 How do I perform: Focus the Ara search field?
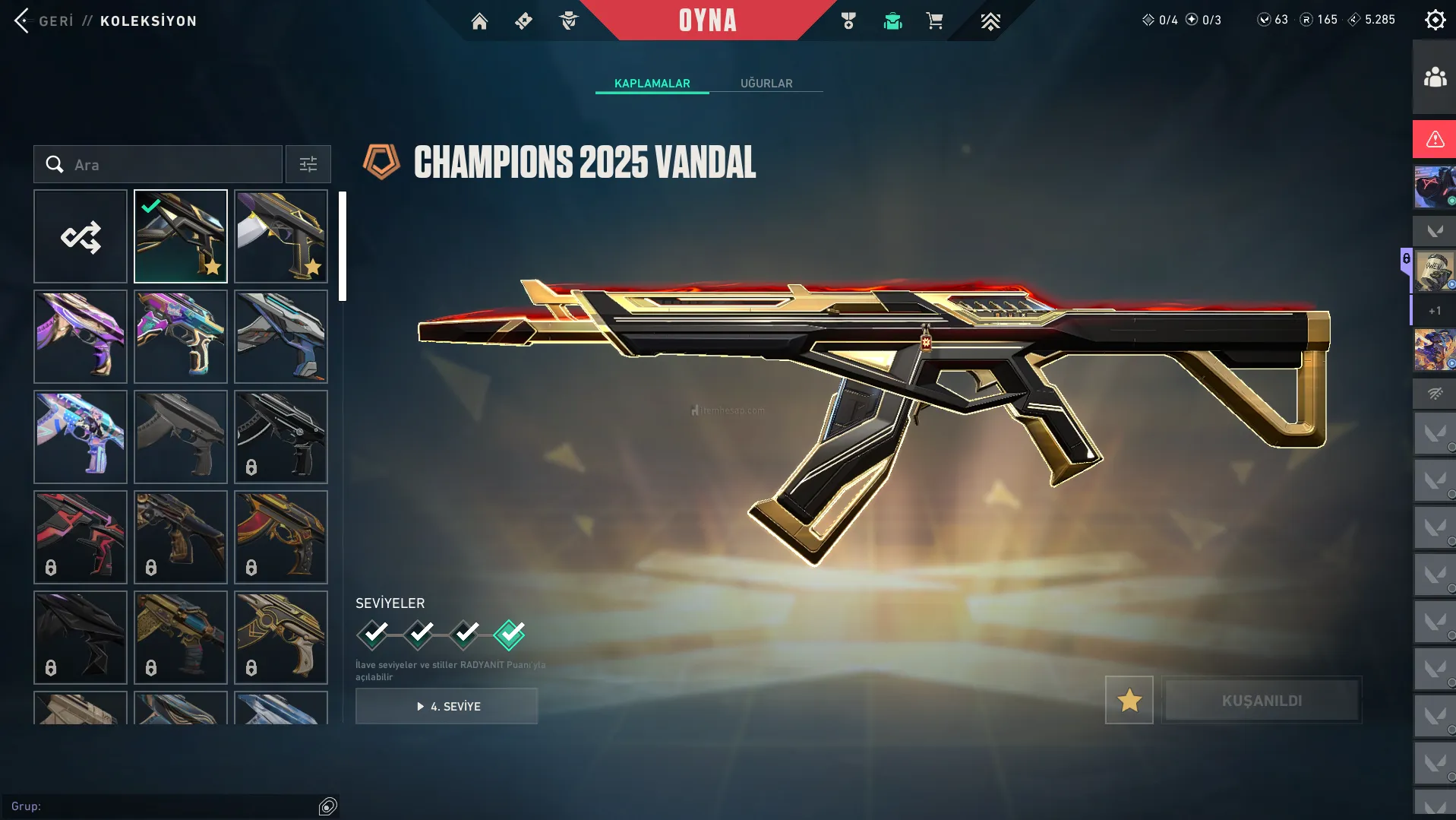(x=171, y=165)
